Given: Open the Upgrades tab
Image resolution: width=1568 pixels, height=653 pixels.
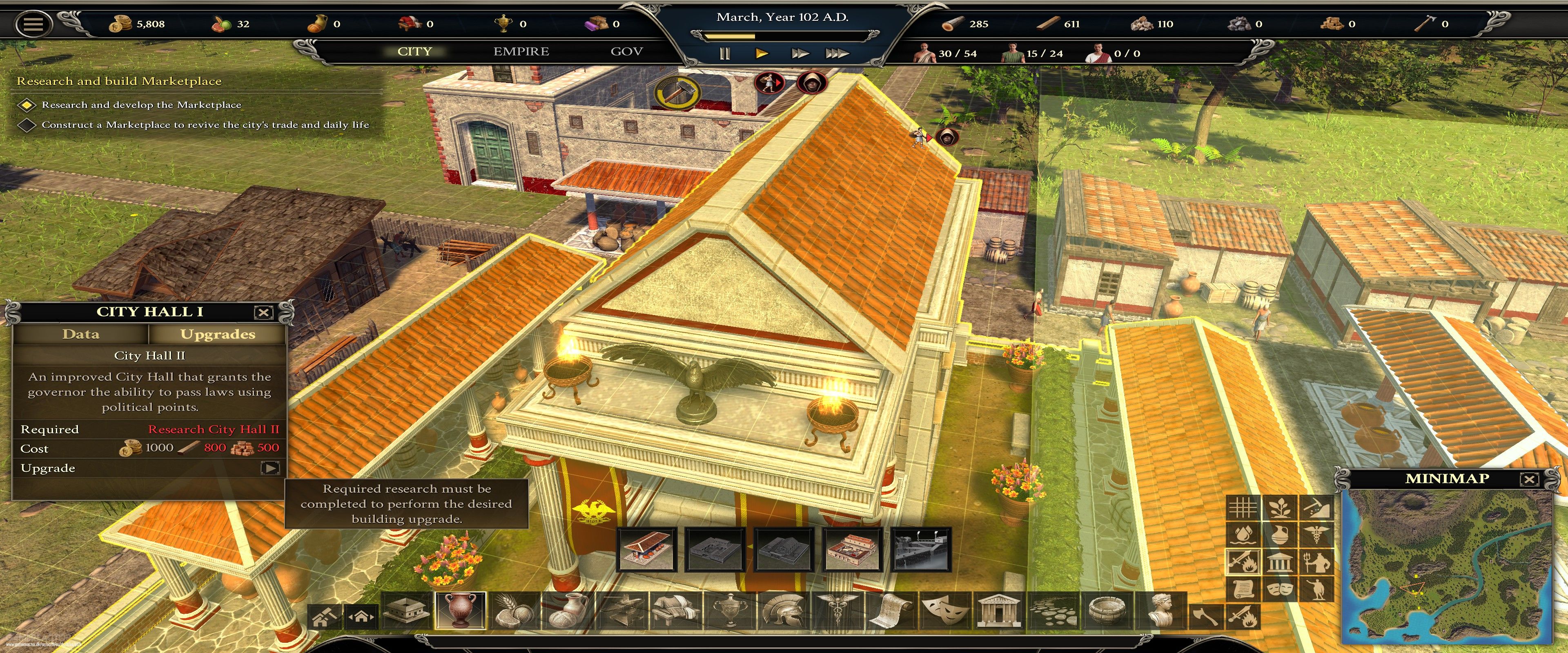Looking at the screenshot, I should (217, 334).
